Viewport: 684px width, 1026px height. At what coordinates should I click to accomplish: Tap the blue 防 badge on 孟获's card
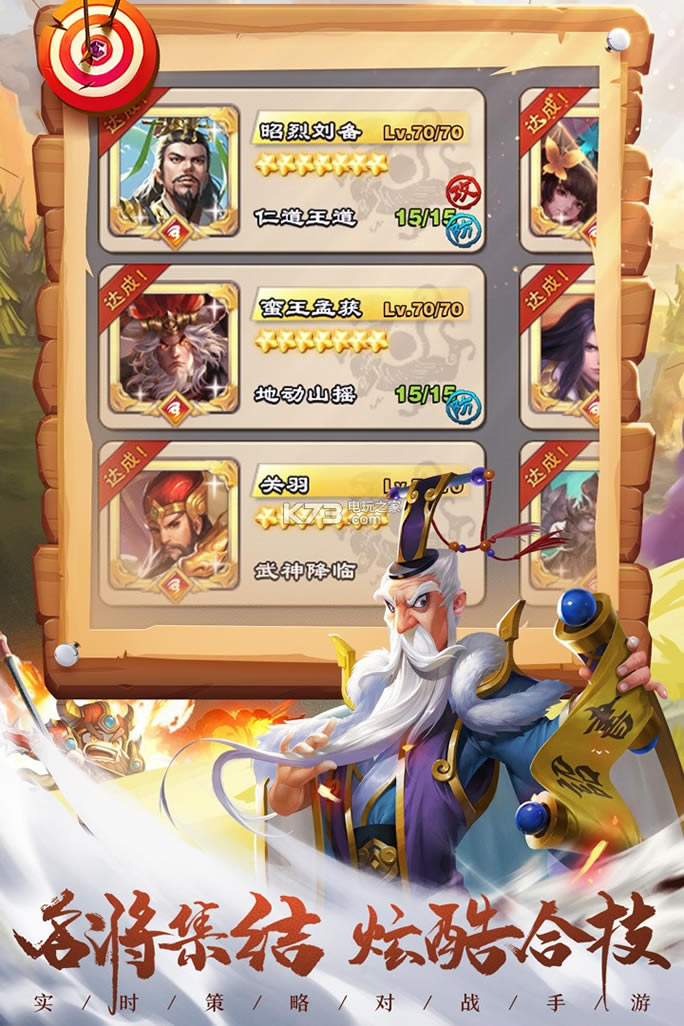click(x=464, y=404)
